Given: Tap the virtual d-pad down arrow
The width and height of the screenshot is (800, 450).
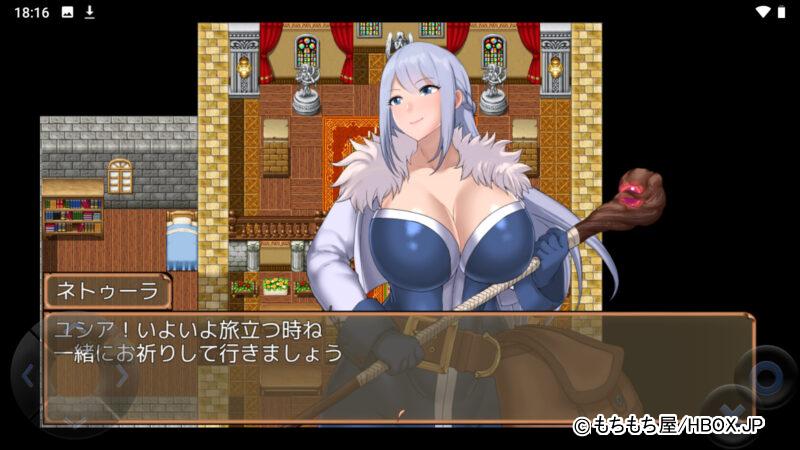Looking at the screenshot, I should [75, 422].
